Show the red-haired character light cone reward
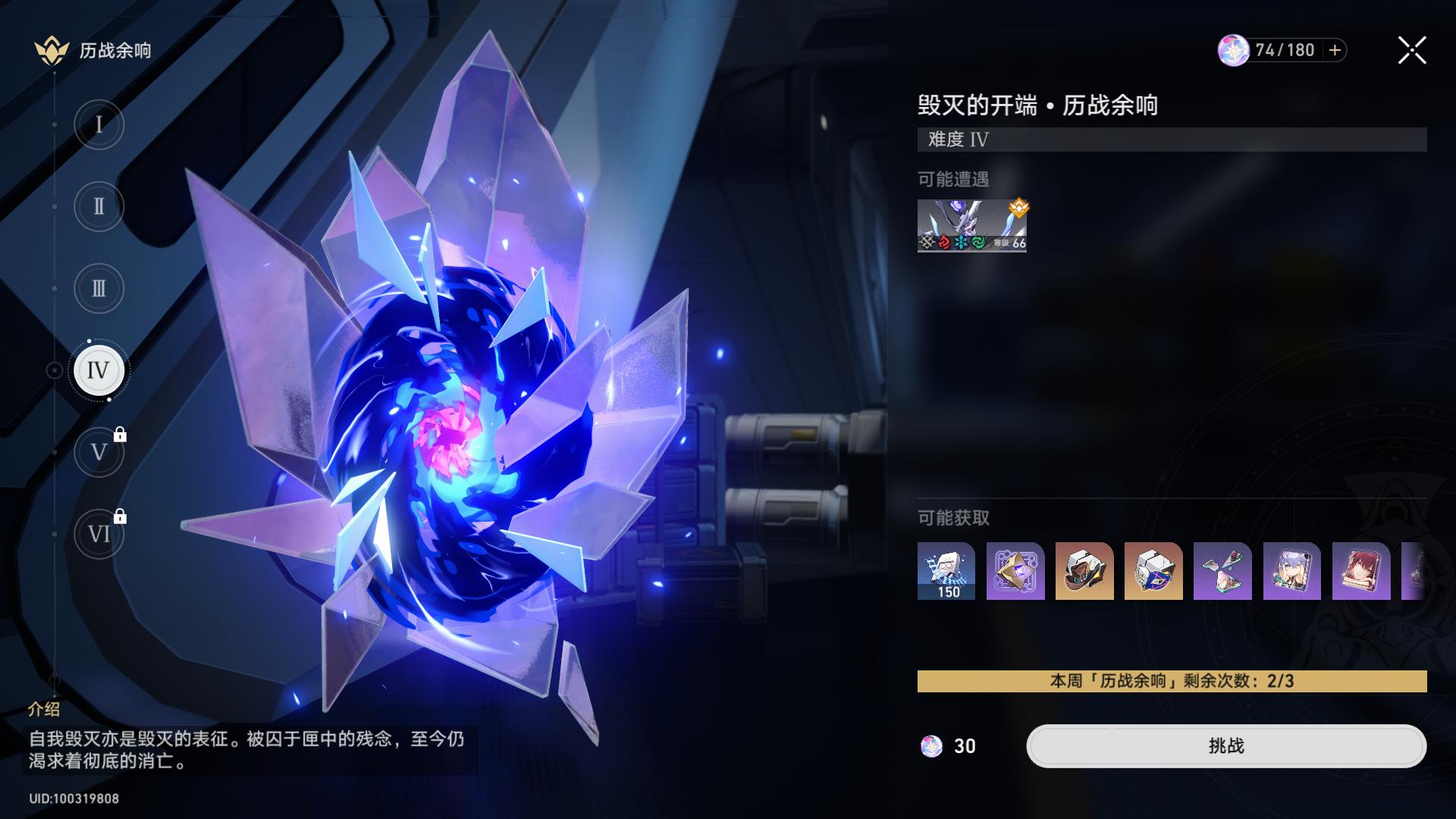The width and height of the screenshot is (1456, 819). [x=1360, y=571]
